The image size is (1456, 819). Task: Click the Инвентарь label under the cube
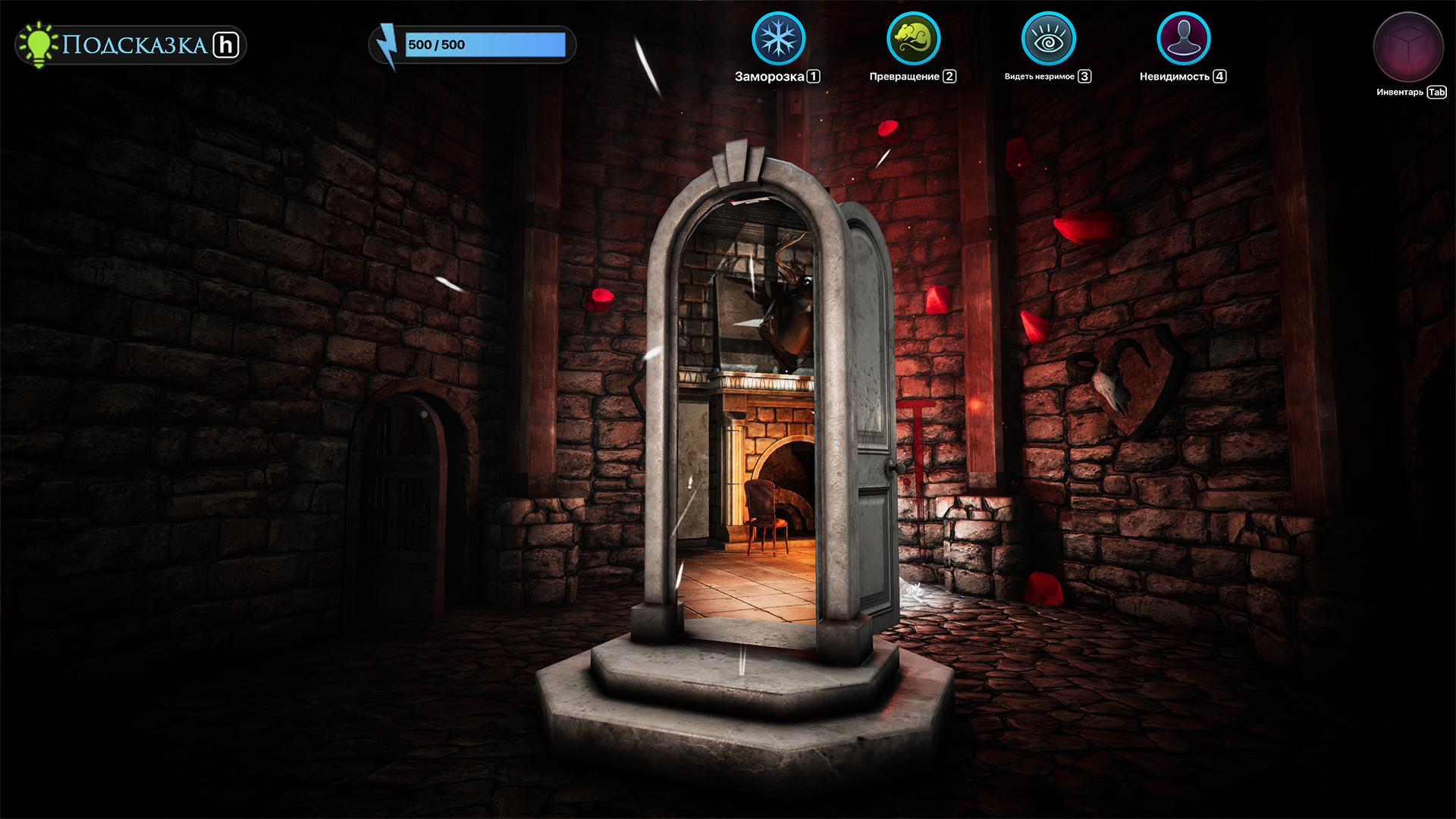[1399, 93]
